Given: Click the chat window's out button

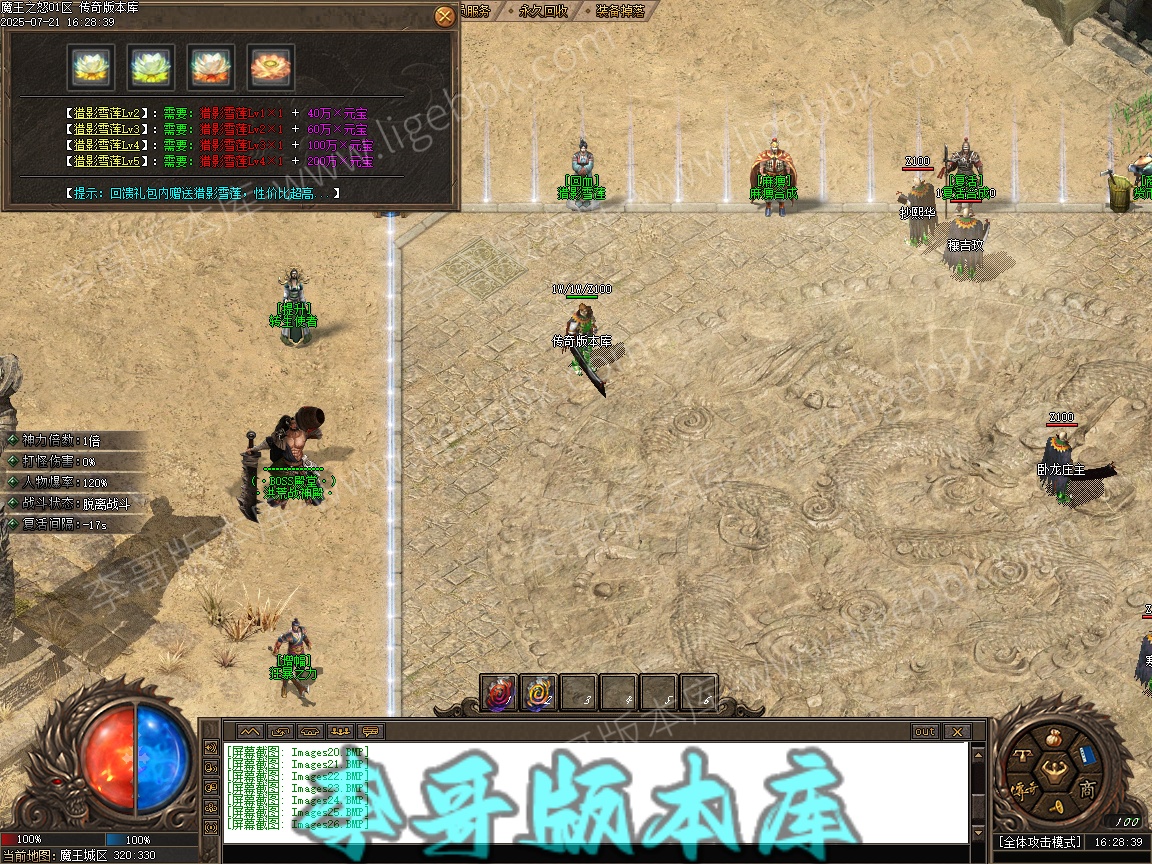Looking at the screenshot, I should [x=925, y=732].
